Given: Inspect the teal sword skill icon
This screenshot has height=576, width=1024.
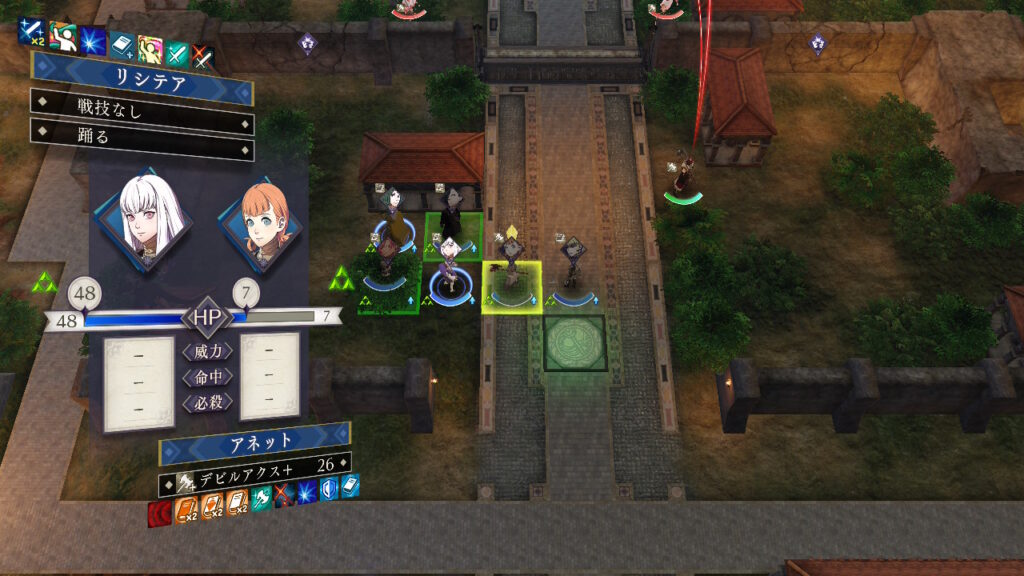Looking at the screenshot, I should (x=177, y=52).
